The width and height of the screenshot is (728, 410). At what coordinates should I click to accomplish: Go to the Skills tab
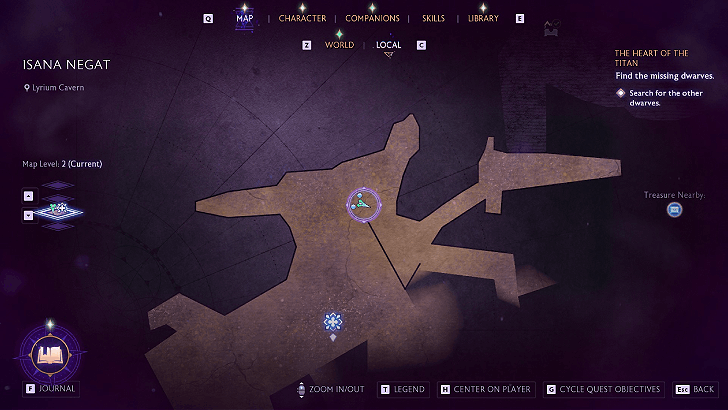[x=433, y=18]
